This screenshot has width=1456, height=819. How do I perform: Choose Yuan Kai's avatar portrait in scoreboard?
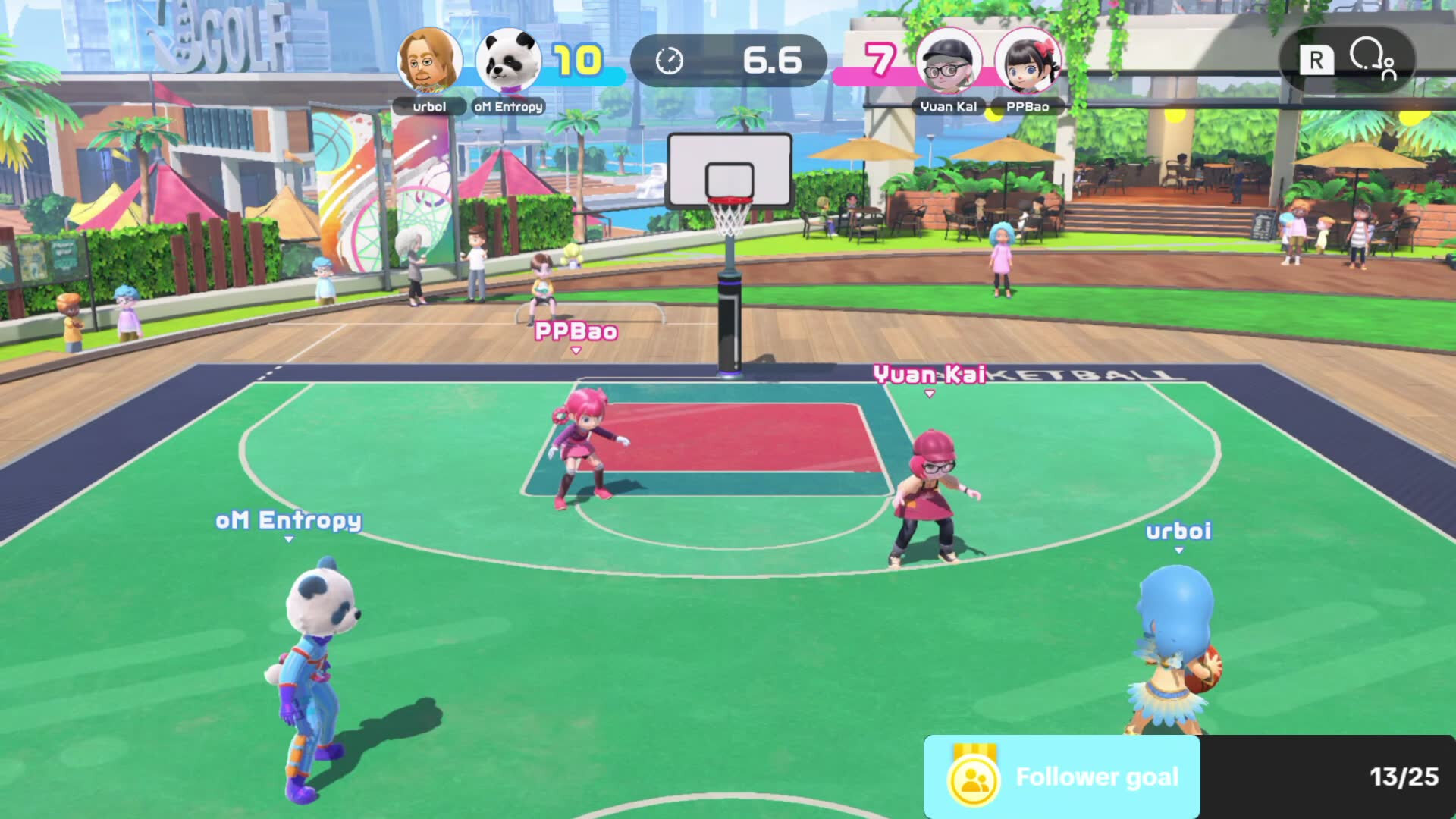pos(948,61)
